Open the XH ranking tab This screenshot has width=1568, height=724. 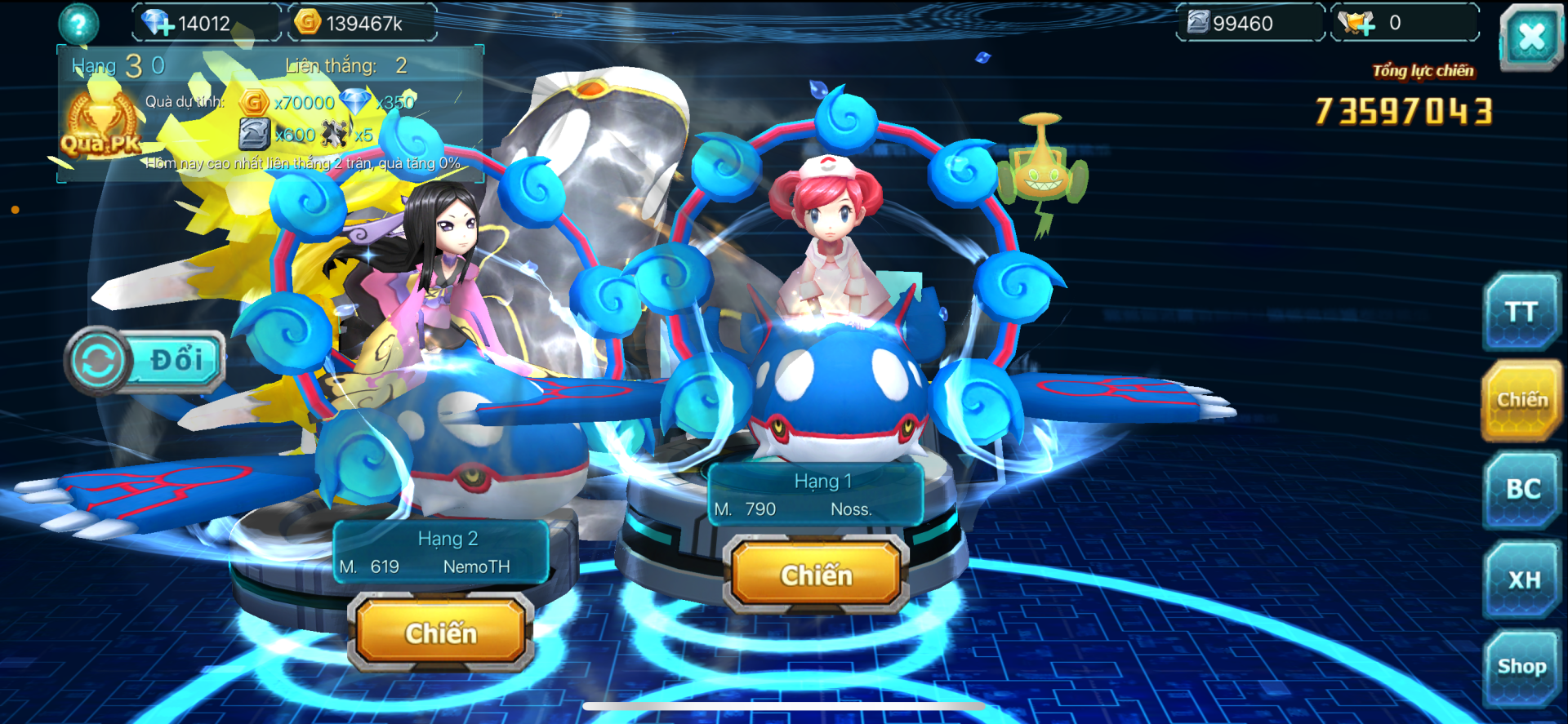(x=1523, y=580)
